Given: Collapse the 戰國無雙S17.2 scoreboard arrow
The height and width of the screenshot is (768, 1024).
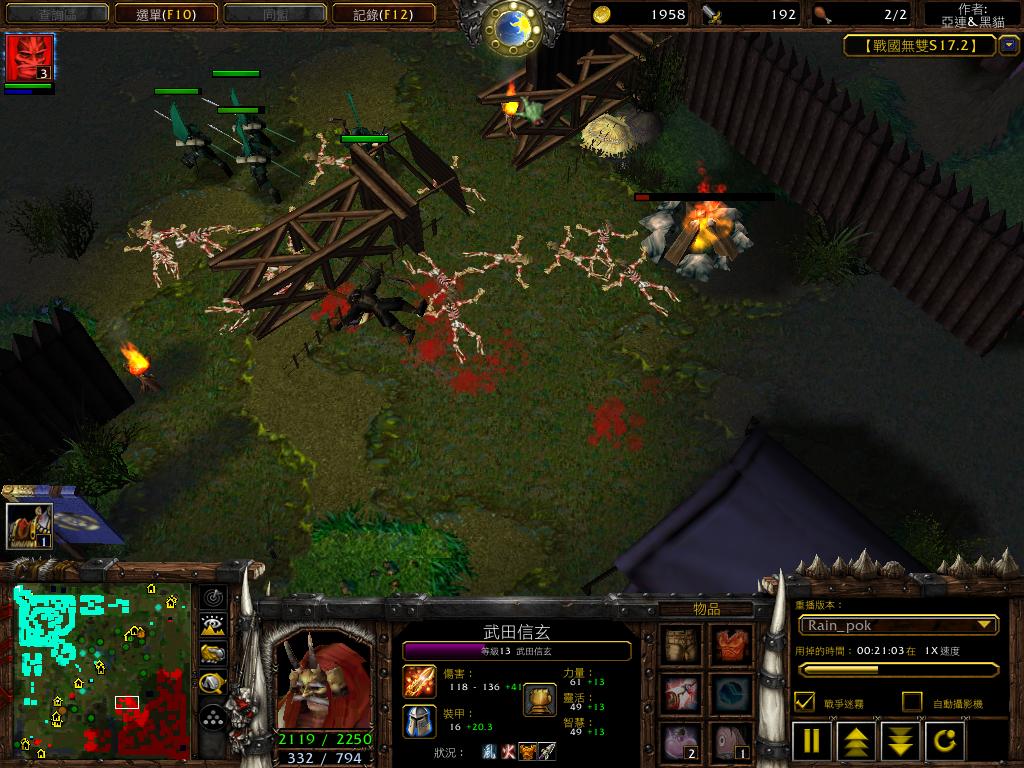Looking at the screenshot, I should pyautogui.click(x=1008, y=45).
